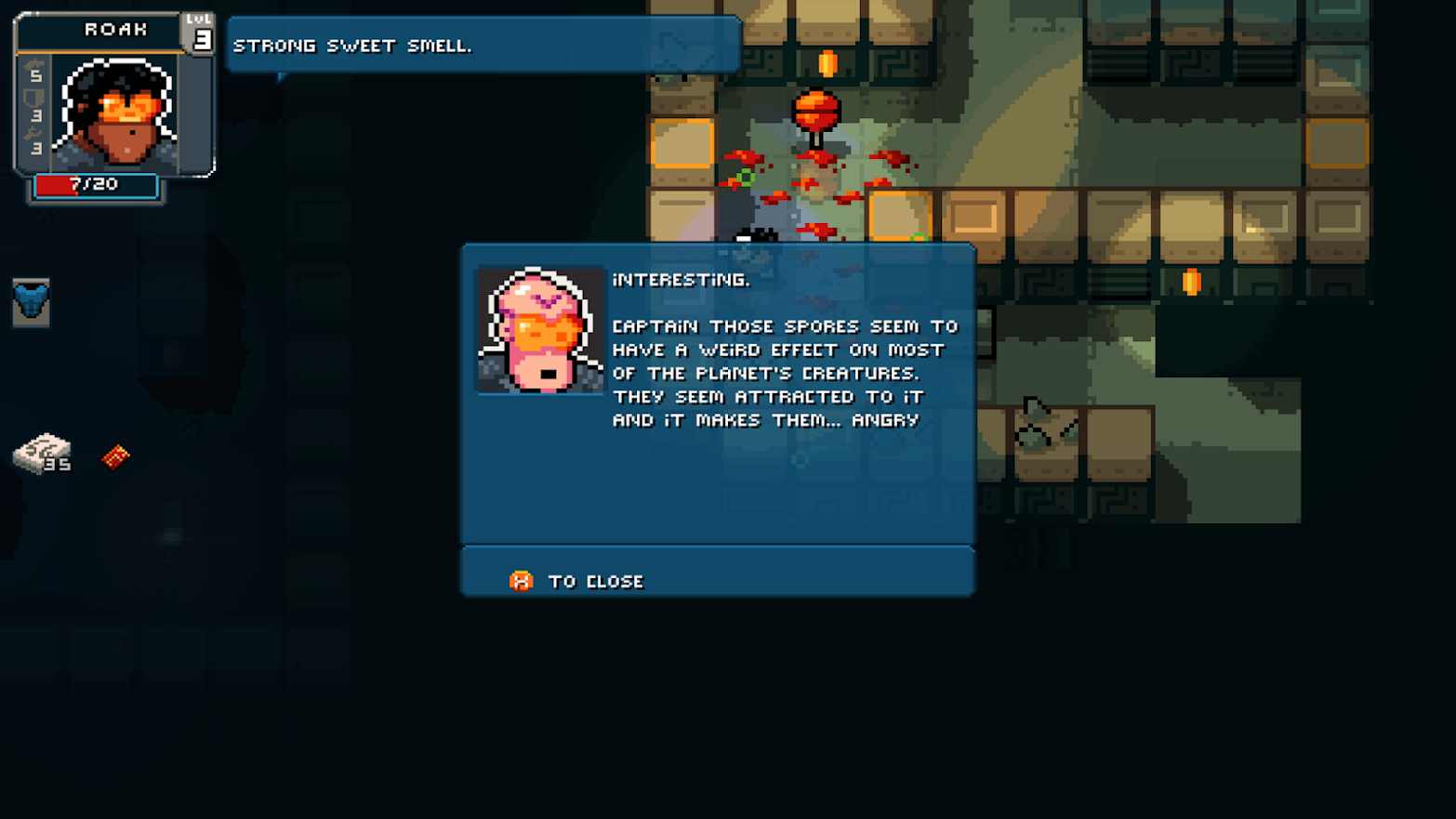Click the alien crew member's portrait in dialogue

(541, 329)
